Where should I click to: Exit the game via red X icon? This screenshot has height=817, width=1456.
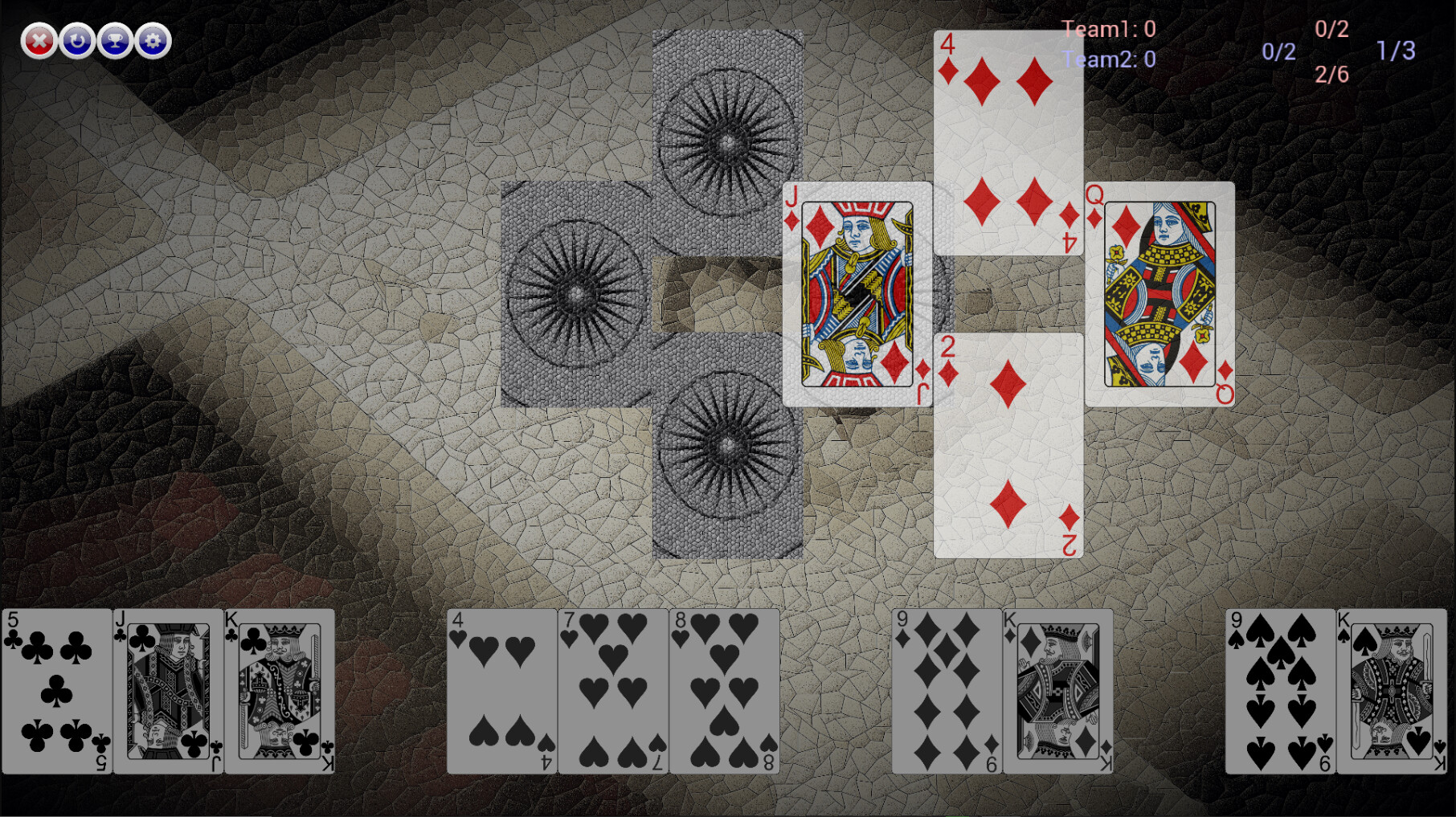pos(39,38)
